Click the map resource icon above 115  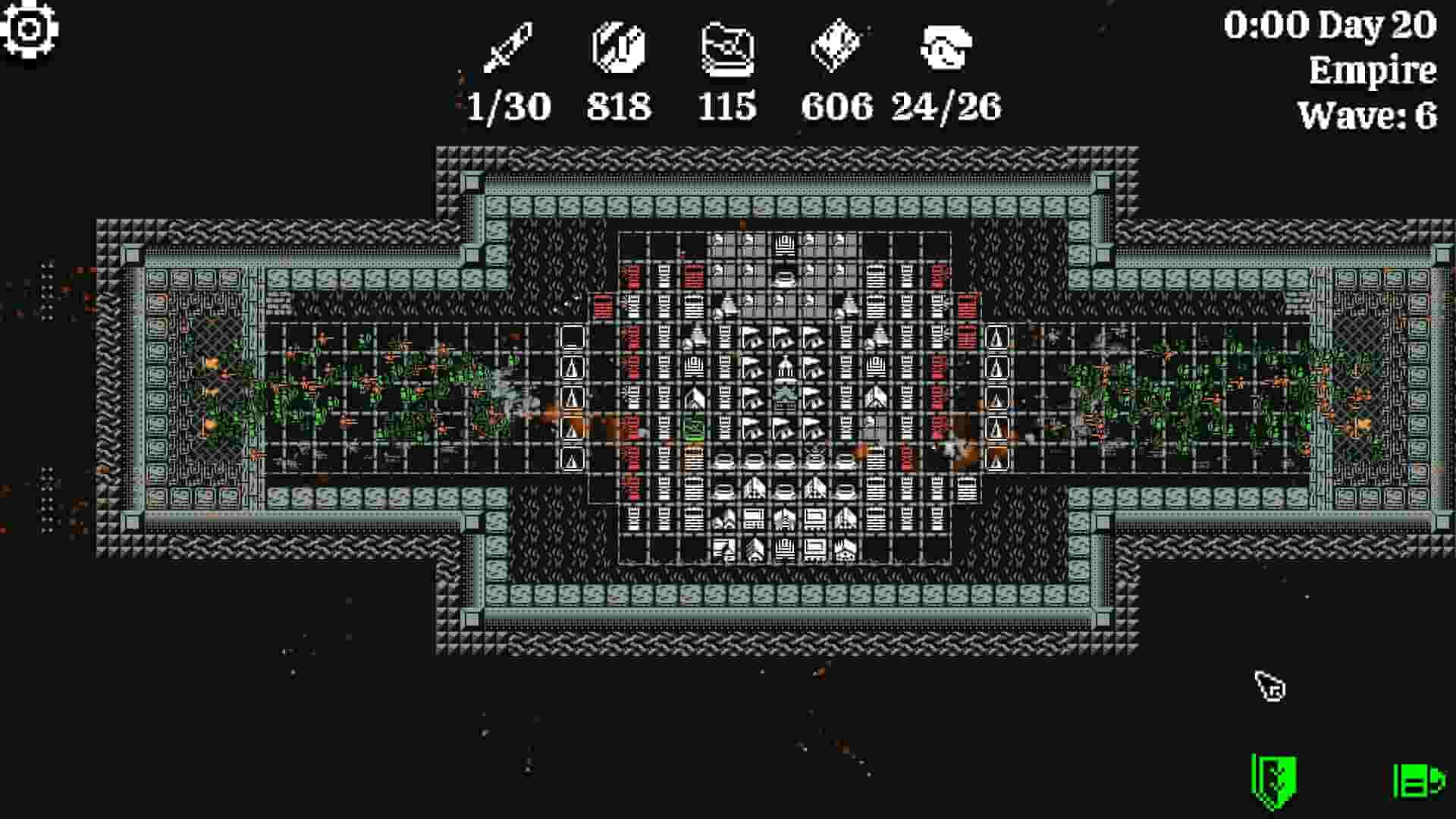point(726,47)
